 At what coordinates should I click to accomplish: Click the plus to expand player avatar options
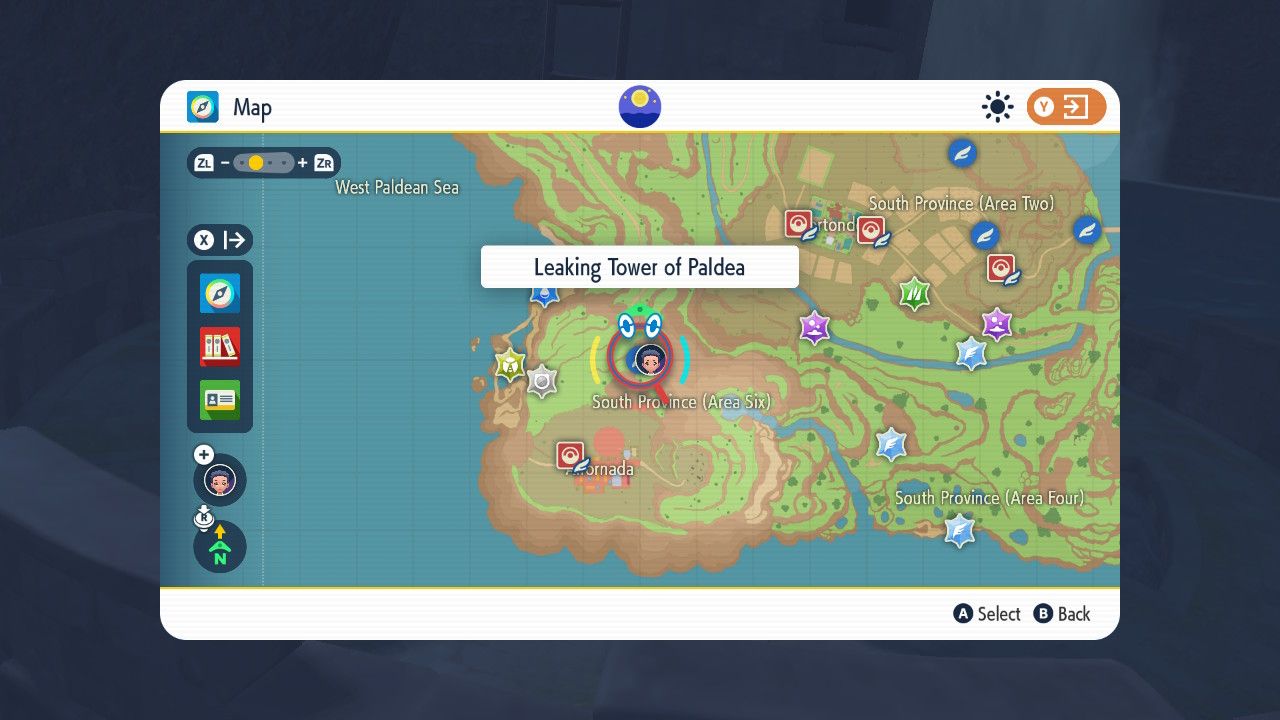click(203, 454)
